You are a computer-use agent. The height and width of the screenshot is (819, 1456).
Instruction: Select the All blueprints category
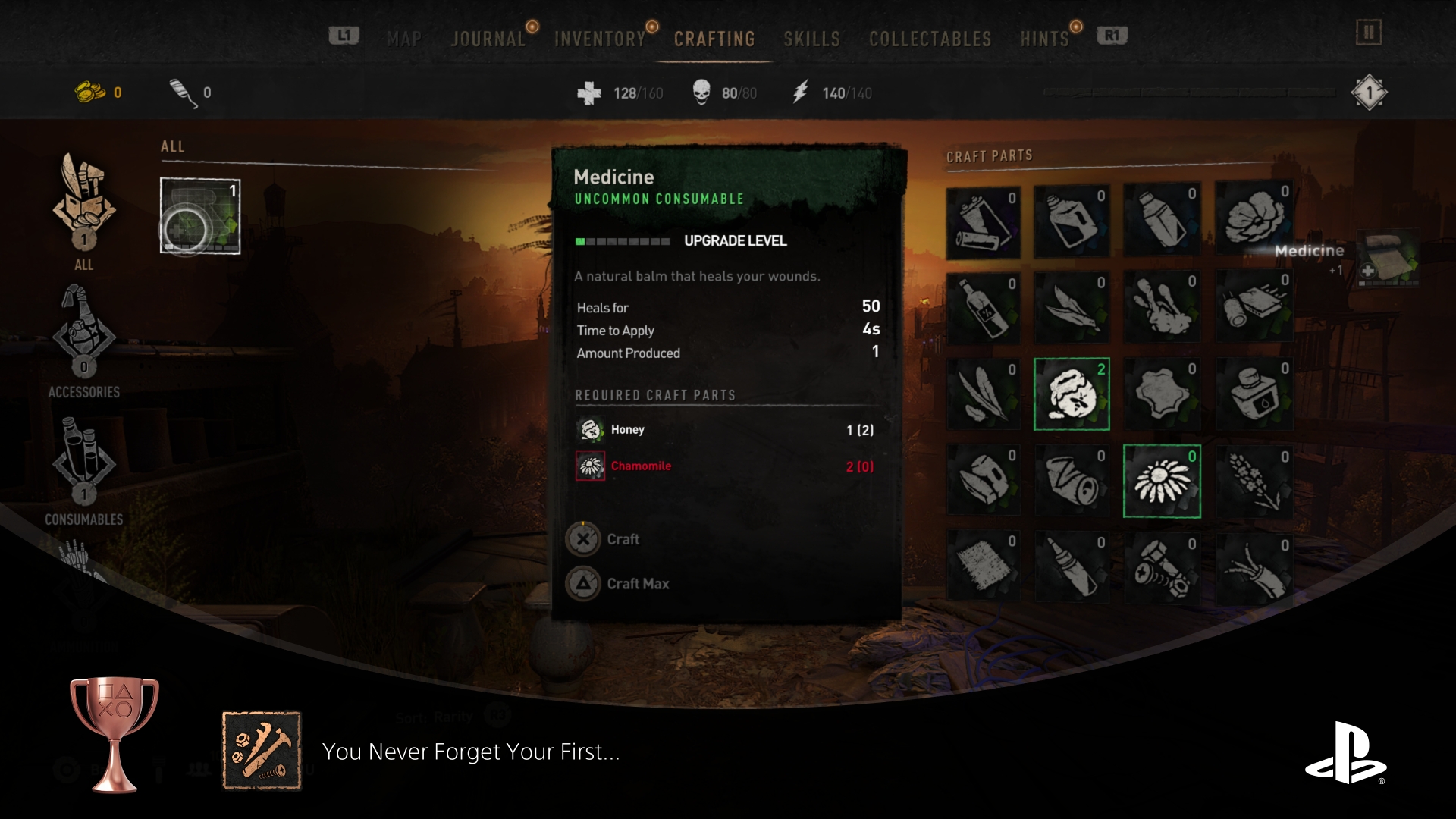point(84,211)
